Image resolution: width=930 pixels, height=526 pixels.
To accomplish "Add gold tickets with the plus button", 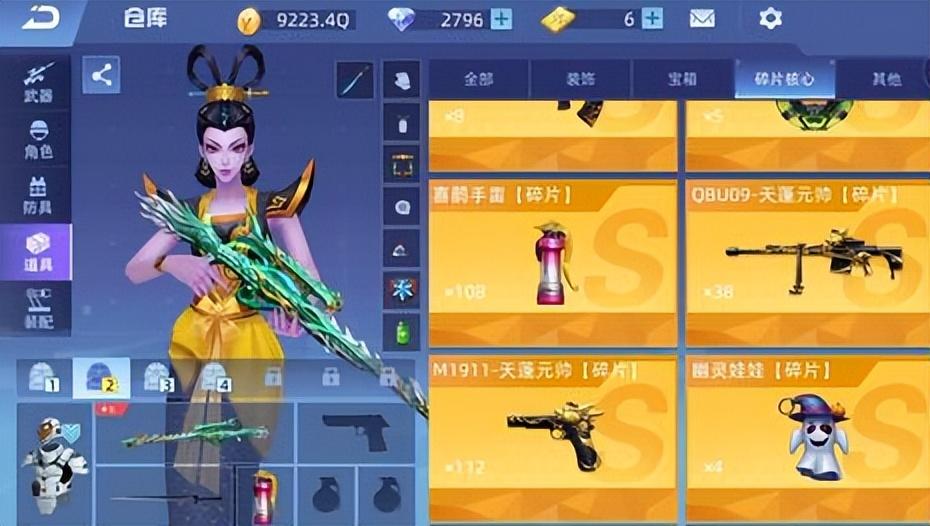I will pyautogui.click(x=652, y=19).
